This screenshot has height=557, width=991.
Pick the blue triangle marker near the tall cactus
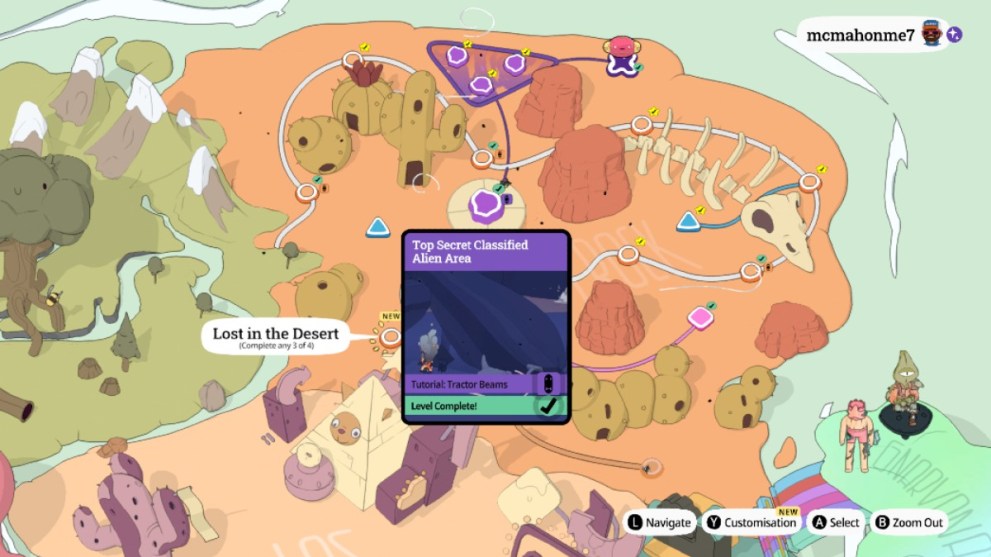click(378, 228)
